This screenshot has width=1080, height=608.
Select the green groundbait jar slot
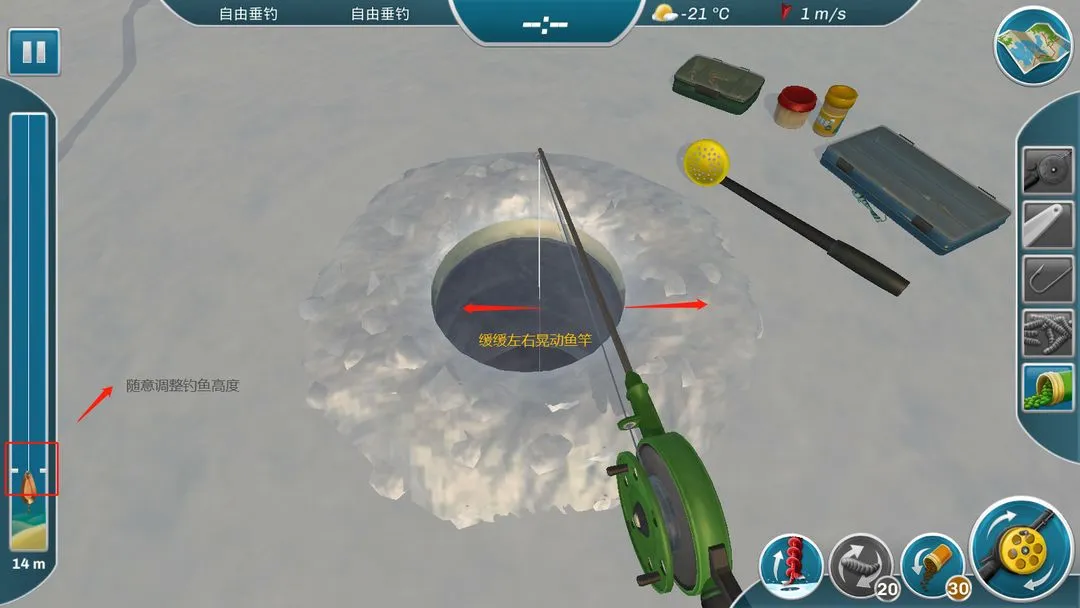(1047, 388)
